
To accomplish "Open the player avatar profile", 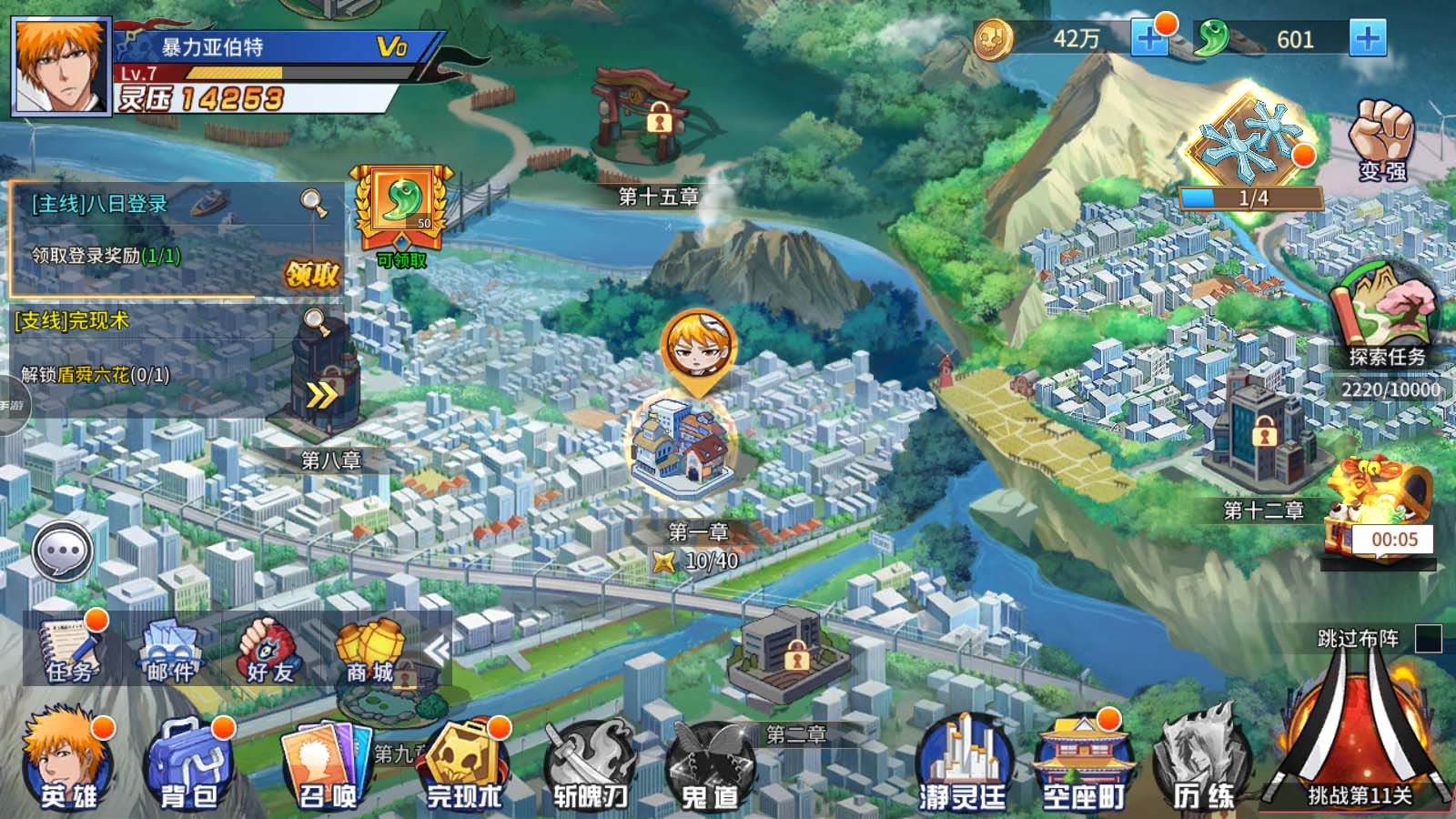I will [x=61, y=66].
